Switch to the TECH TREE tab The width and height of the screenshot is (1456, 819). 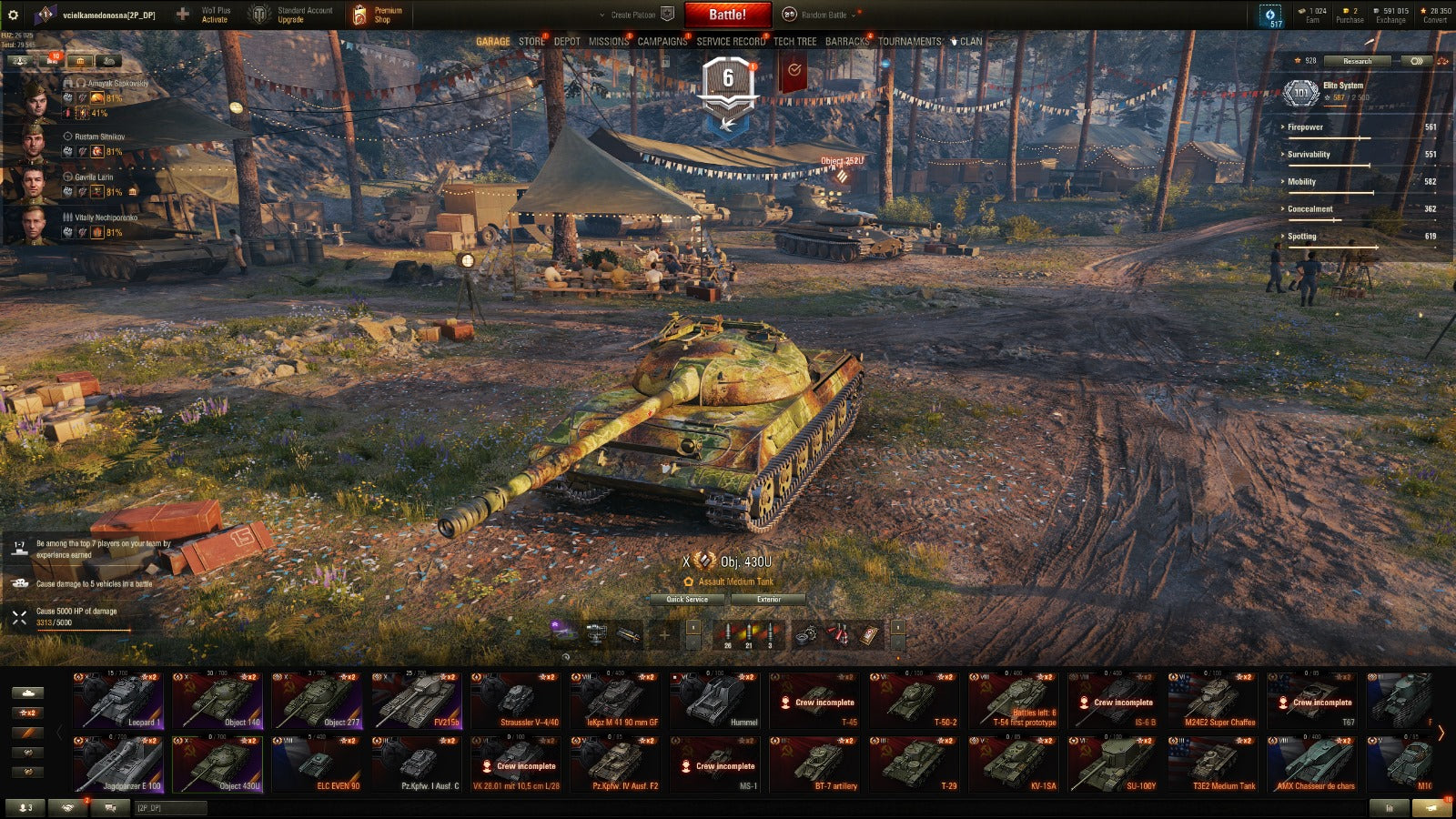(794, 41)
